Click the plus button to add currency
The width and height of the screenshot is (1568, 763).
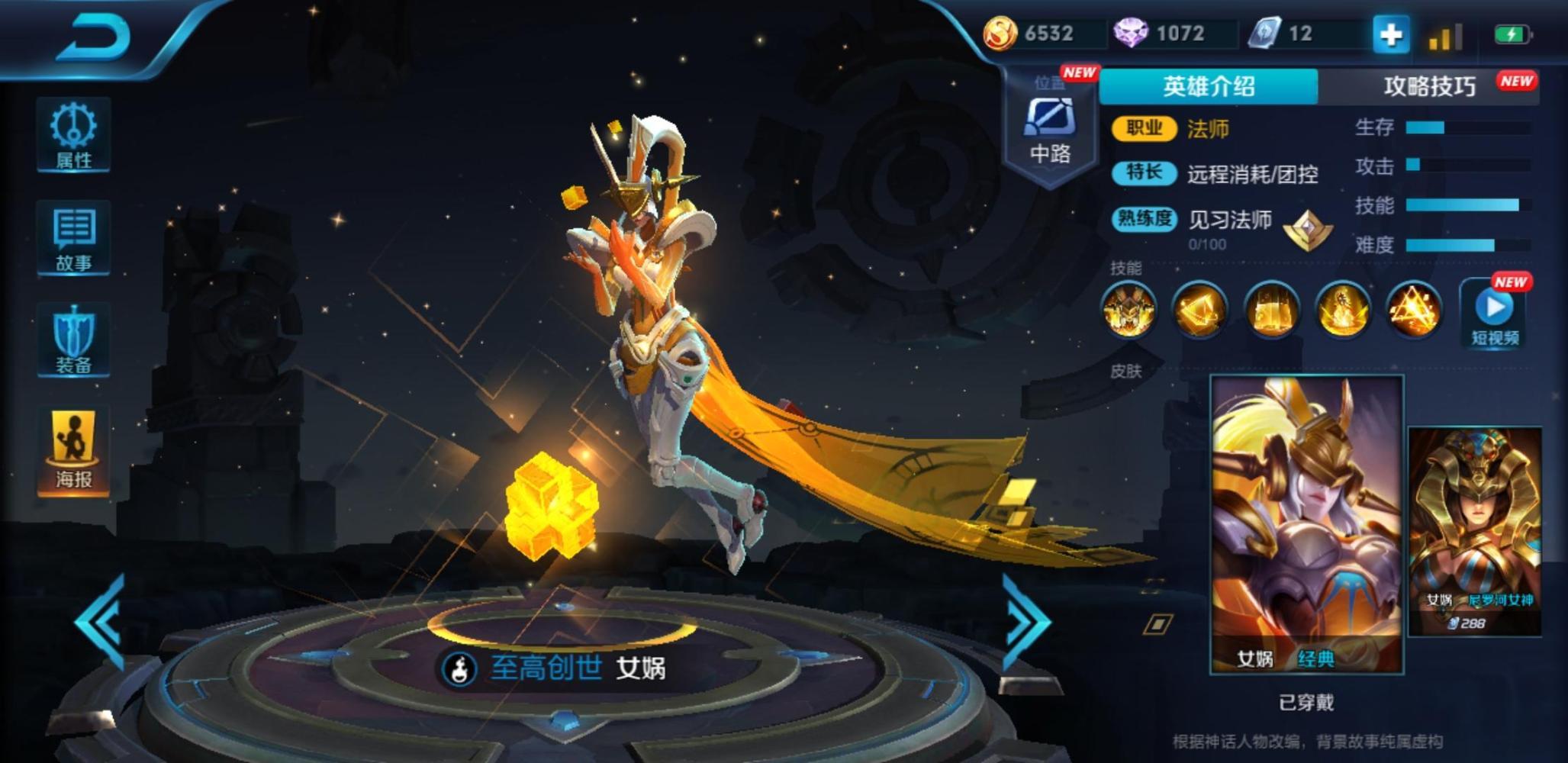point(1390,34)
